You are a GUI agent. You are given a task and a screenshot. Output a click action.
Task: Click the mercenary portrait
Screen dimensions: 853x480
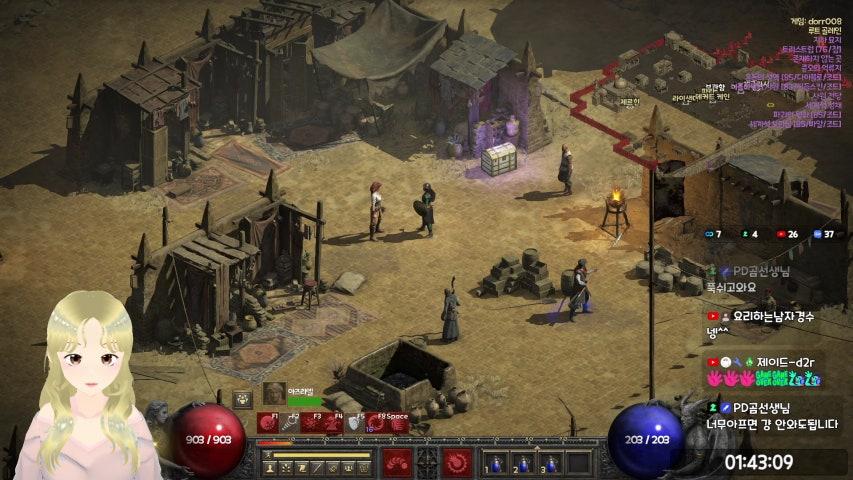pyautogui.click(x=274, y=393)
